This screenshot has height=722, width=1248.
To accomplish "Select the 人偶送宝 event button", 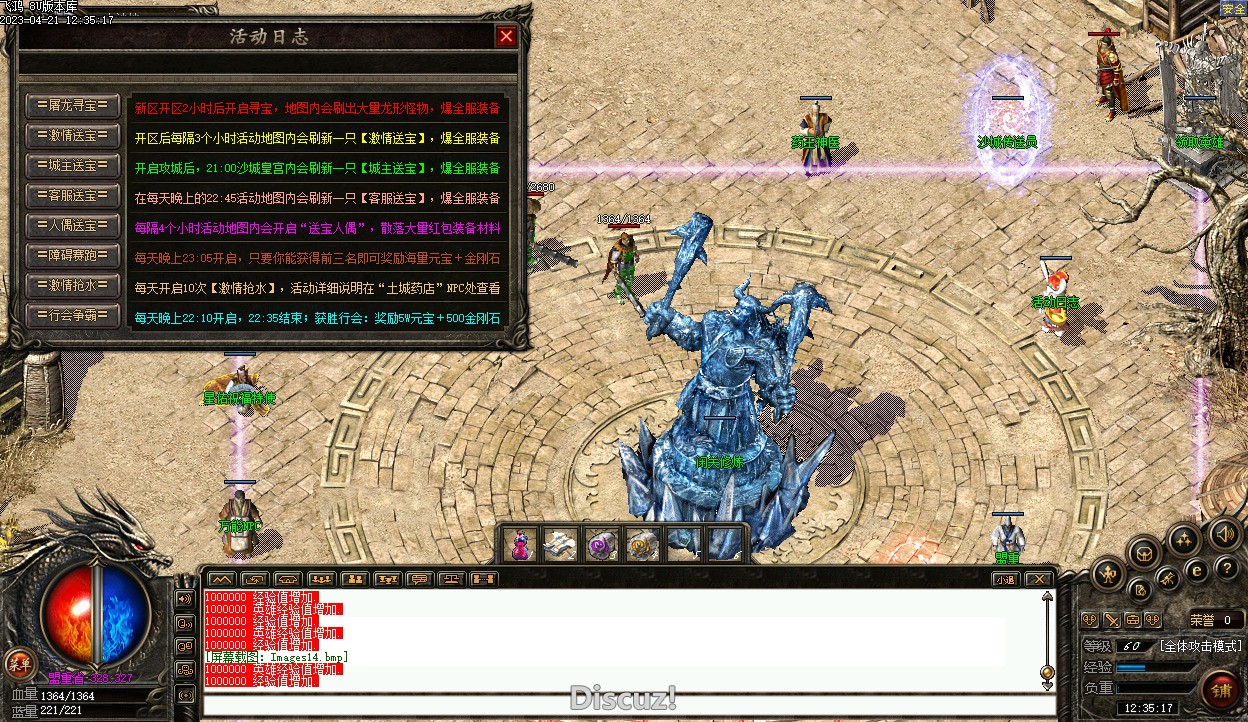I will (x=73, y=226).
